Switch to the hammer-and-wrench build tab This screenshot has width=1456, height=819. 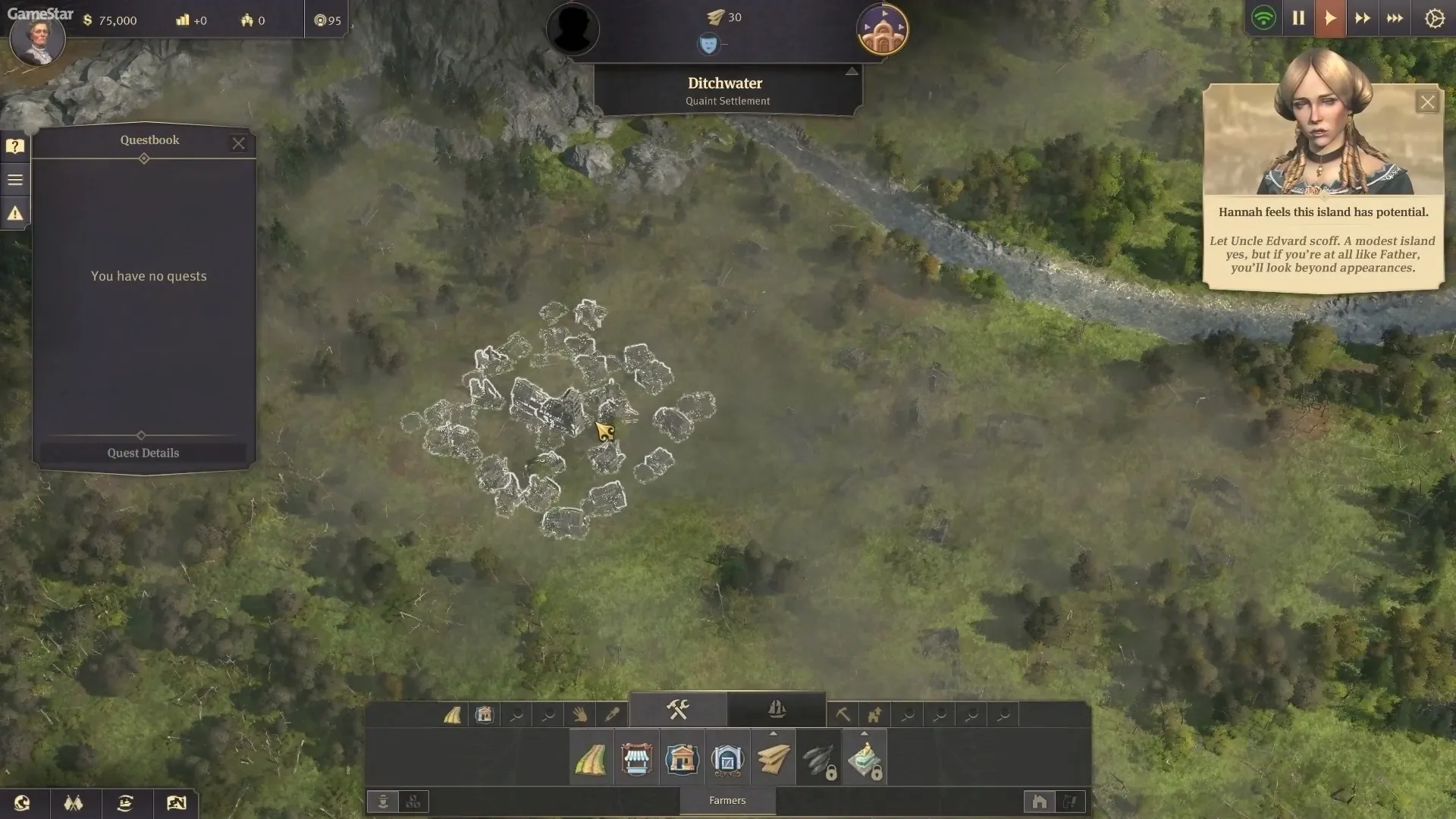[678, 710]
